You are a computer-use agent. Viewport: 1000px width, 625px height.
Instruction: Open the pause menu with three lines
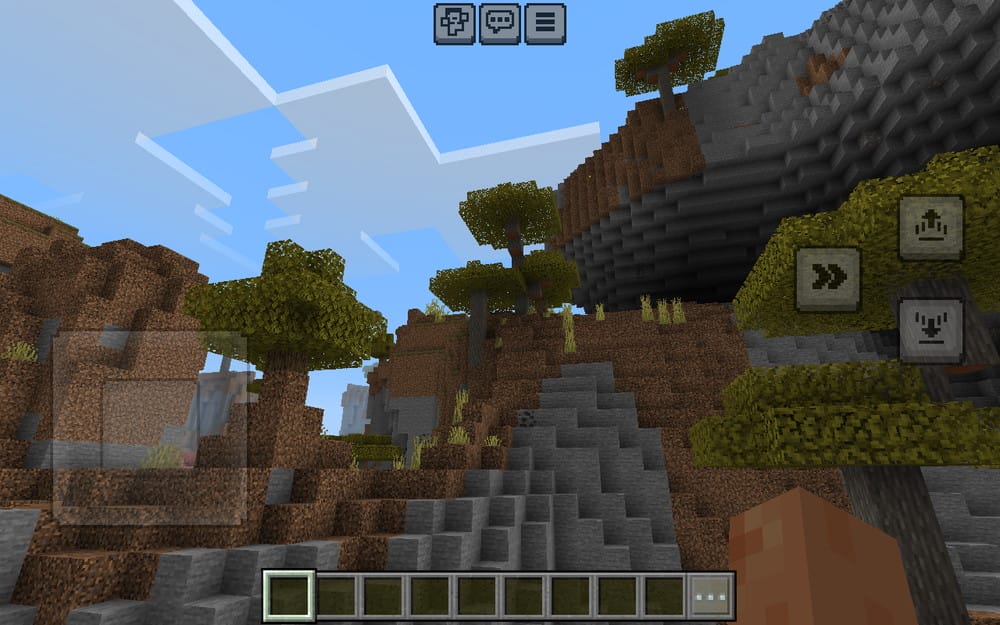545,24
